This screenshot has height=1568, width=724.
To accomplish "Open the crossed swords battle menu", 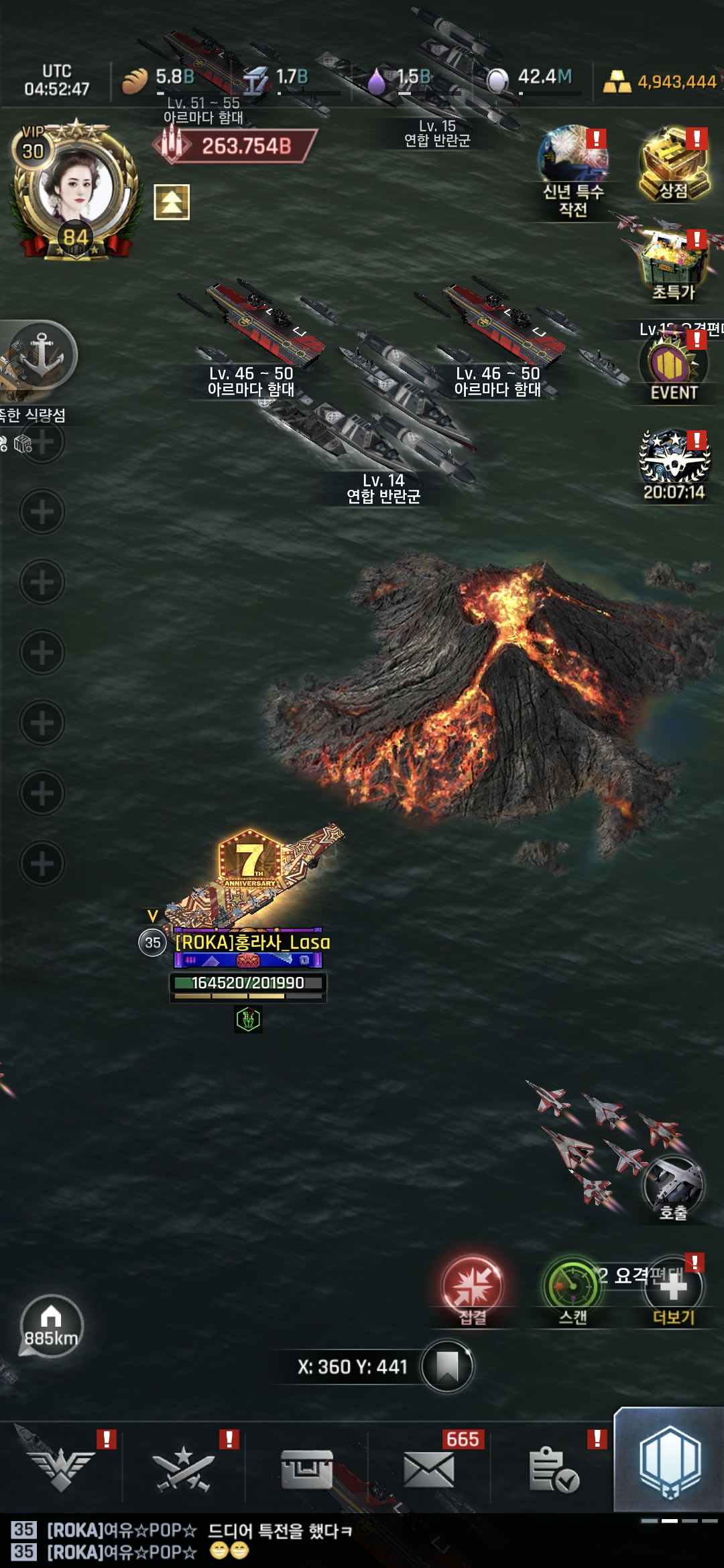I will point(184,1467).
